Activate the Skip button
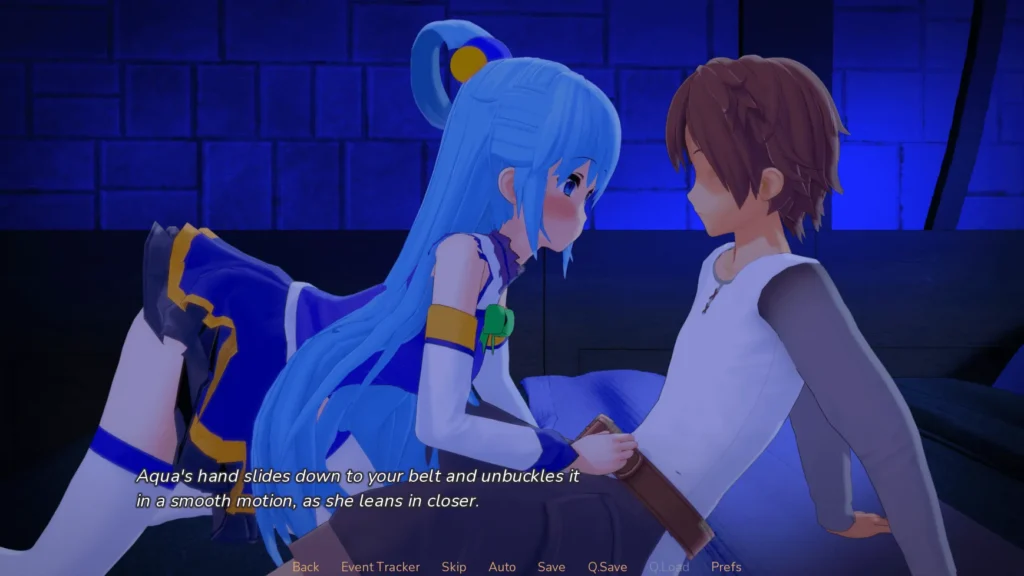Image resolution: width=1024 pixels, height=576 pixels. pos(454,567)
